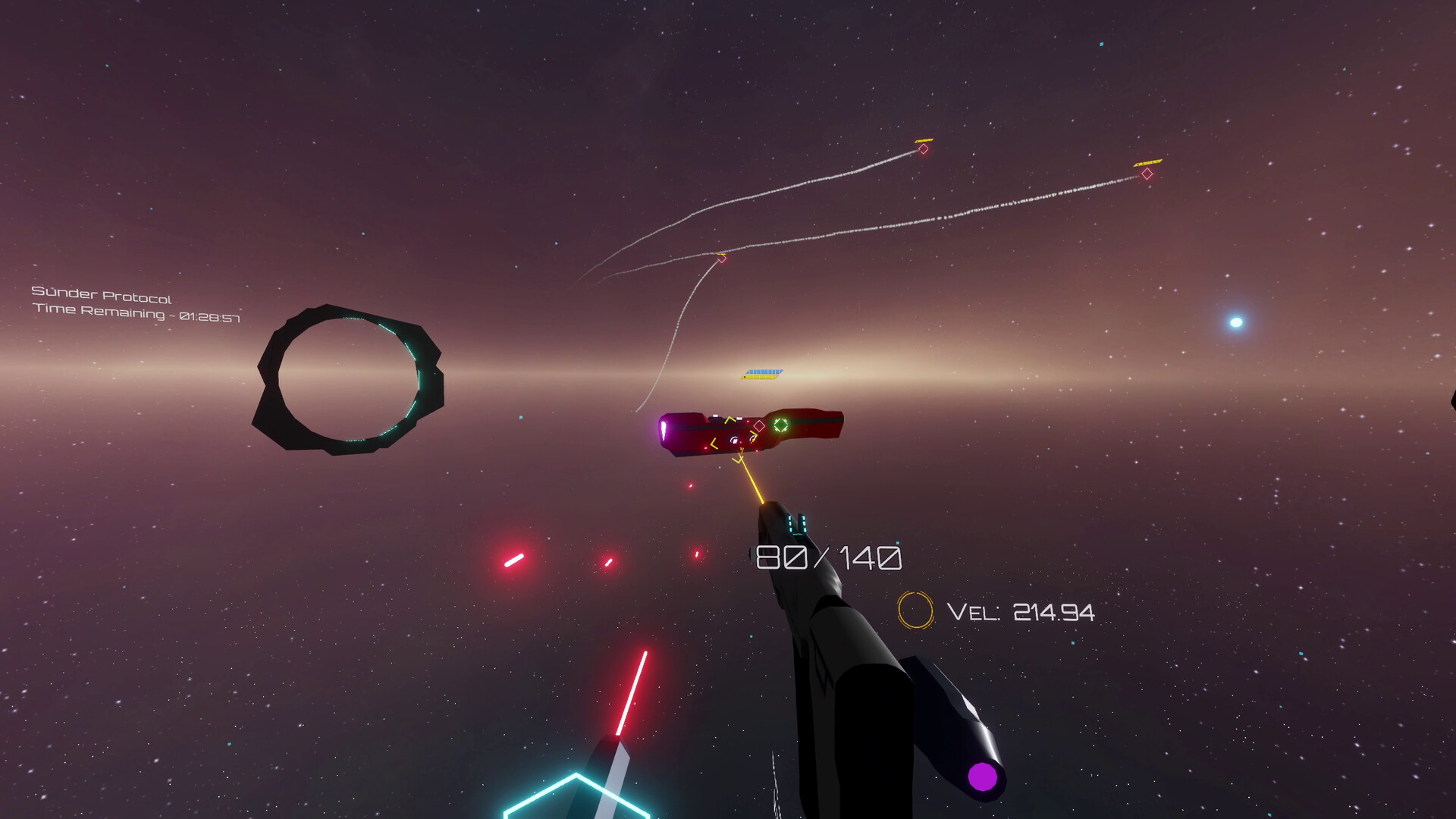Screen dimensions: 1456x819
Task: Click the yellow chevron bracket on ship hull
Action: coord(730,419)
